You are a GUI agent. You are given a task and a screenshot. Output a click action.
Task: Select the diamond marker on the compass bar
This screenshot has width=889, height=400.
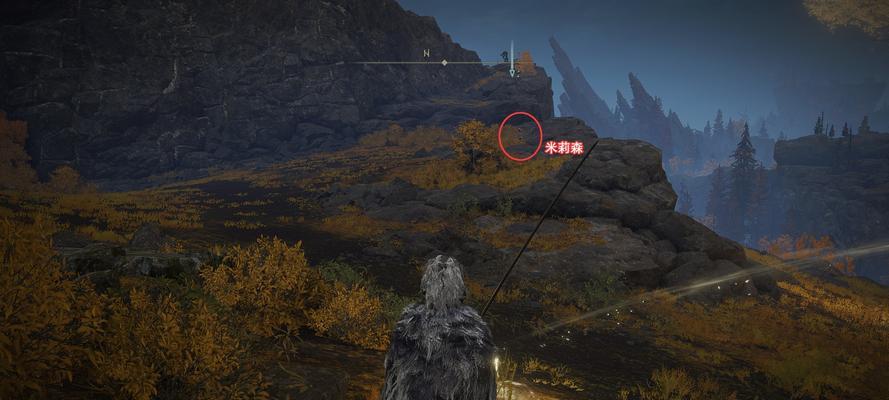(x=445, y=63)
